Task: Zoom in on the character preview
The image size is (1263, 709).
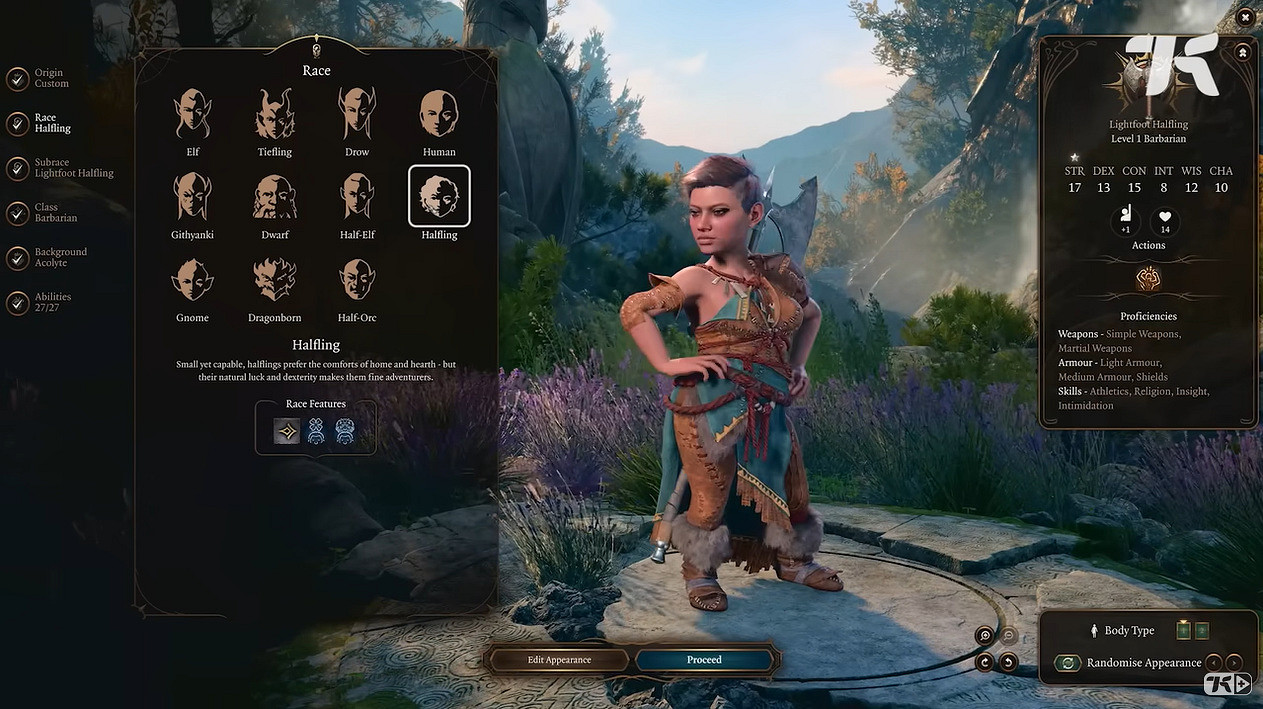Action: [x=985, y=636]
